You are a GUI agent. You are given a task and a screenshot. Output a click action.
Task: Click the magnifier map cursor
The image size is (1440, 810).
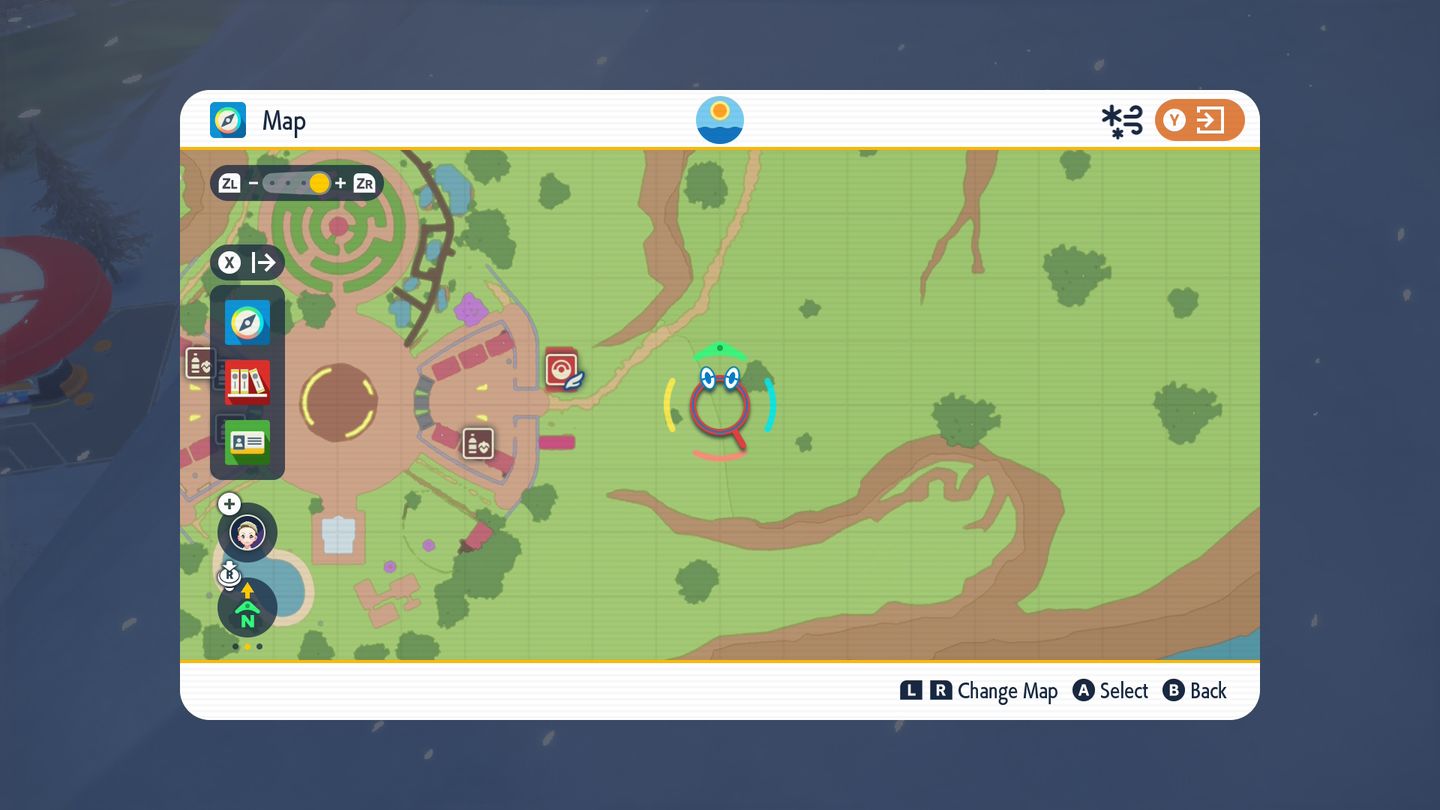tap(719, 406)
